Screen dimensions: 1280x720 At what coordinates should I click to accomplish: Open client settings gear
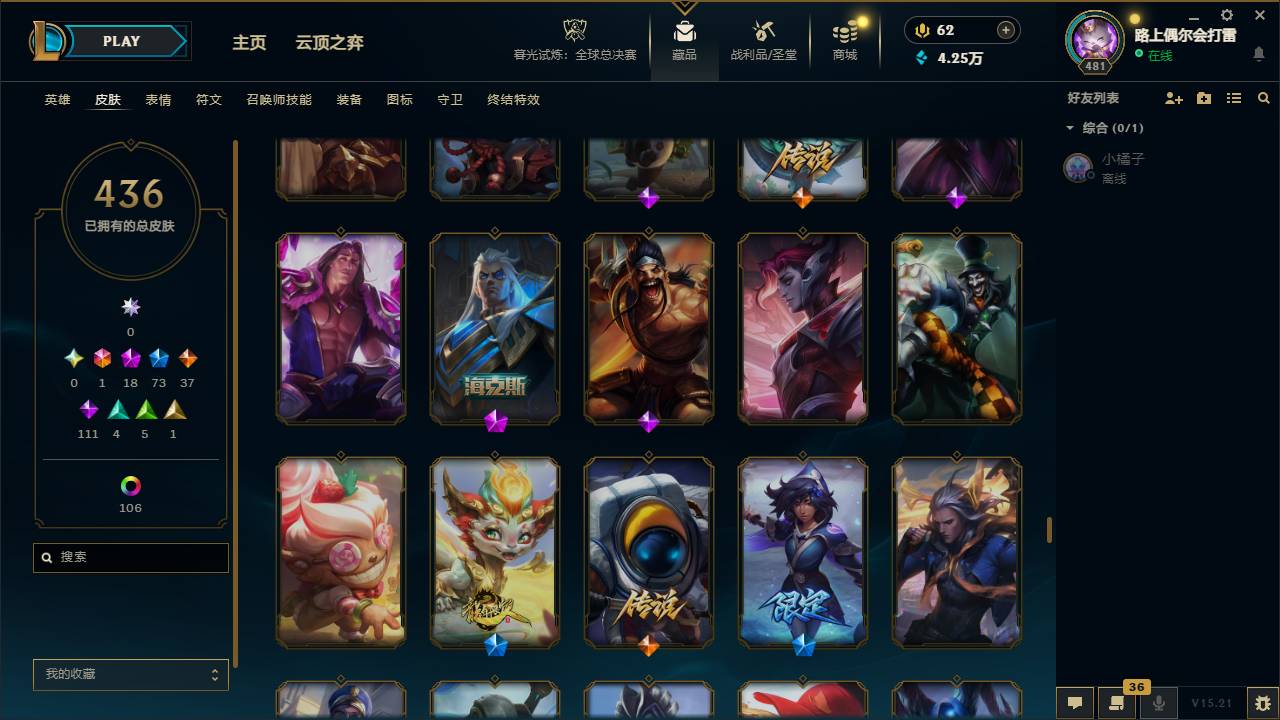tap(1225, 15)
